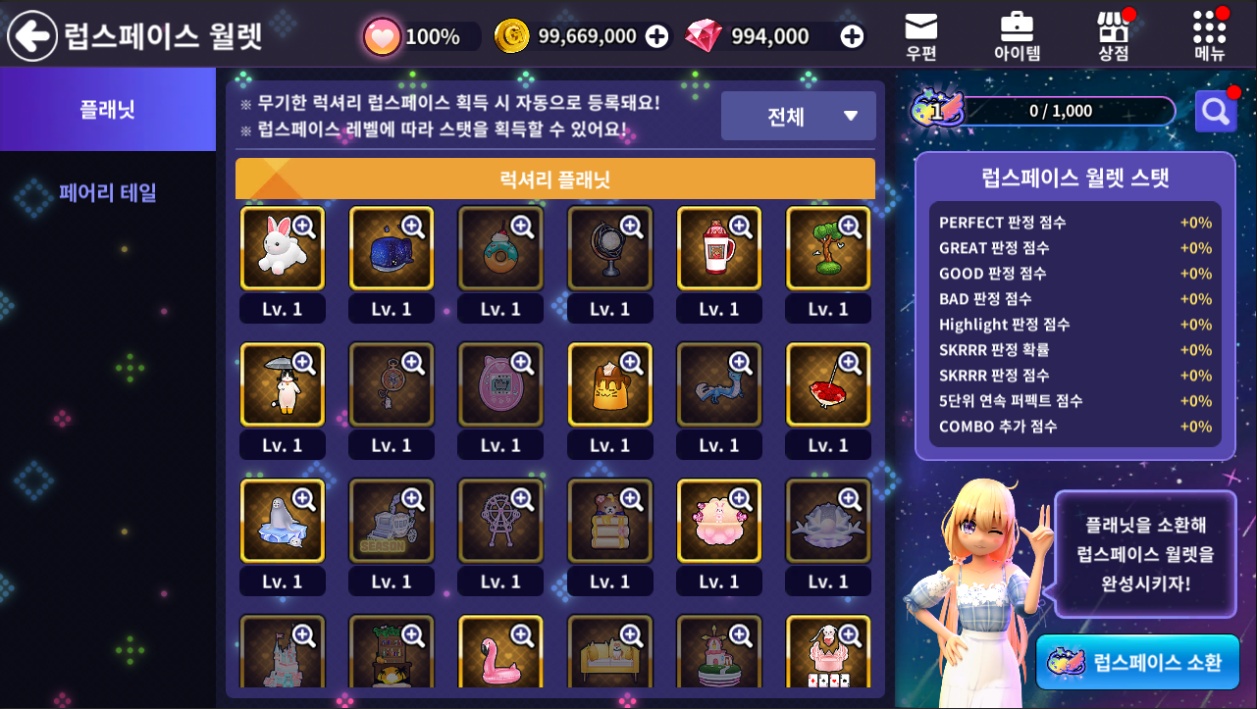Pick the bonsai tree planet tile
The width and height of the screenshot is (1257, 709).
click(827, 249)
